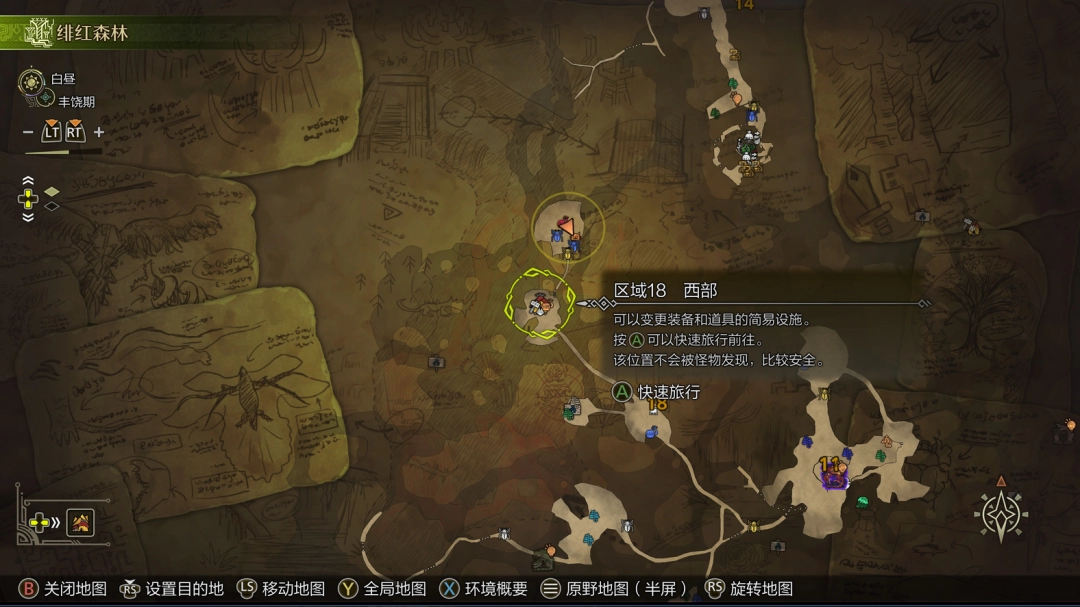
Task: Select the green gathering marker near area 11
Action: (x=862, y=502)
